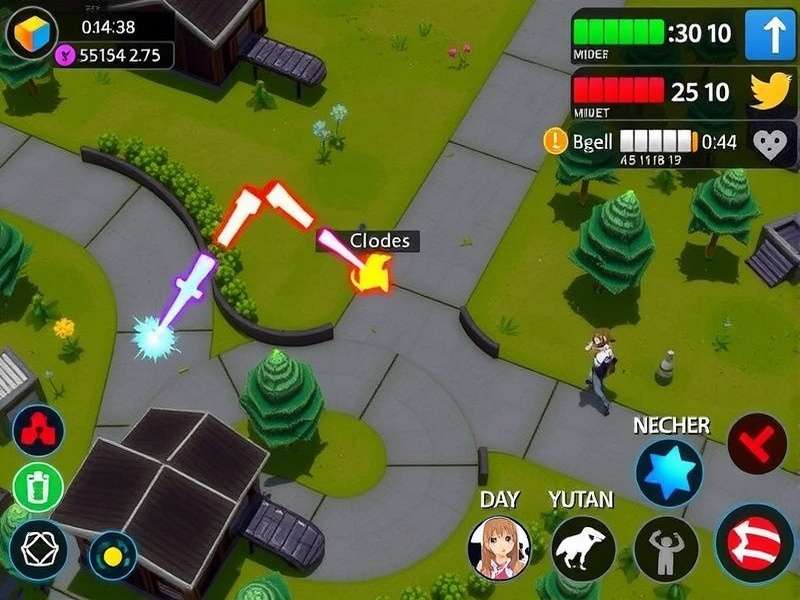Image resolution: width=800 pixels, height=600 pixels.
Task: Tap the green battery button
Action: [x=39, y=488]
